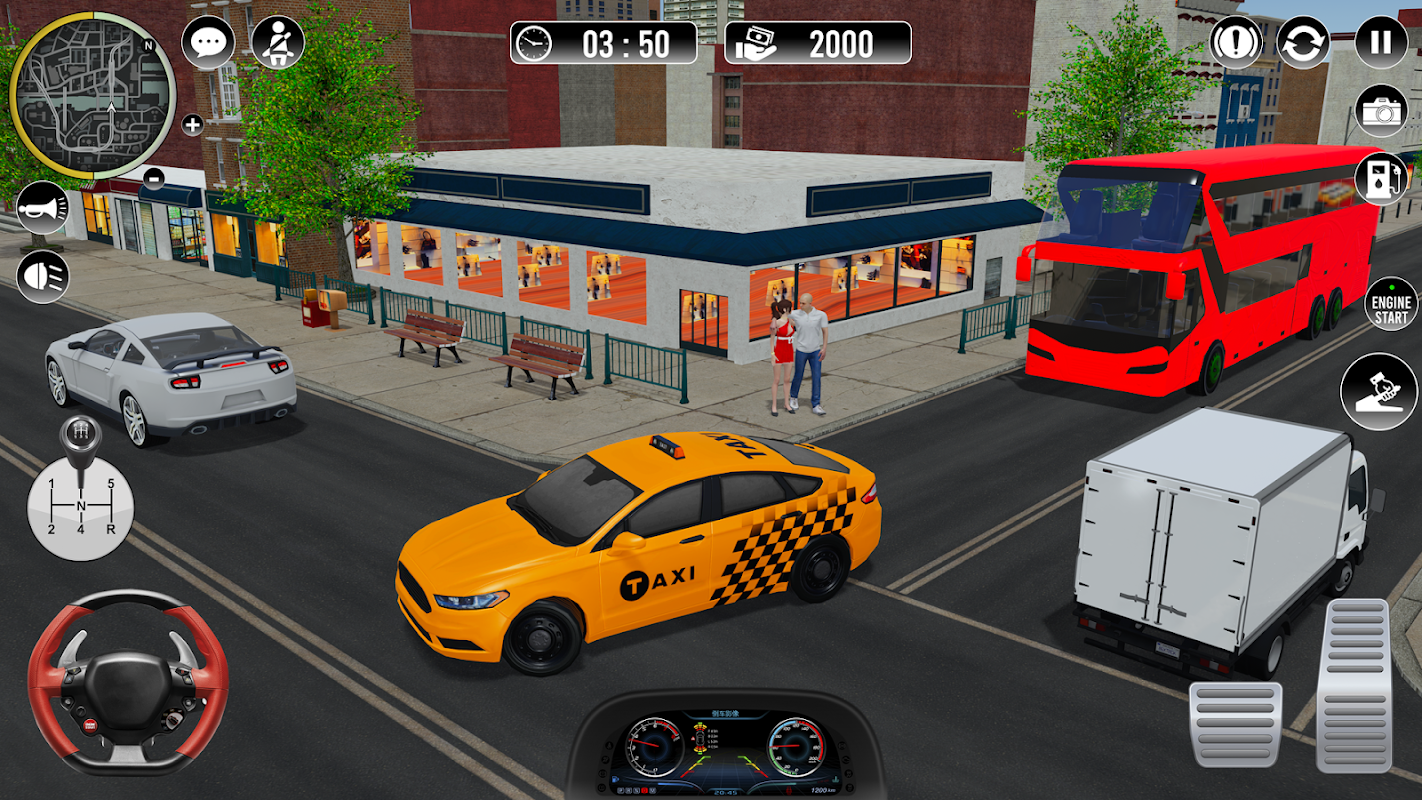Viewport: 1422px width, 800px height.
Task: Activate the car wash hand icon
Action: [1379, 391]
